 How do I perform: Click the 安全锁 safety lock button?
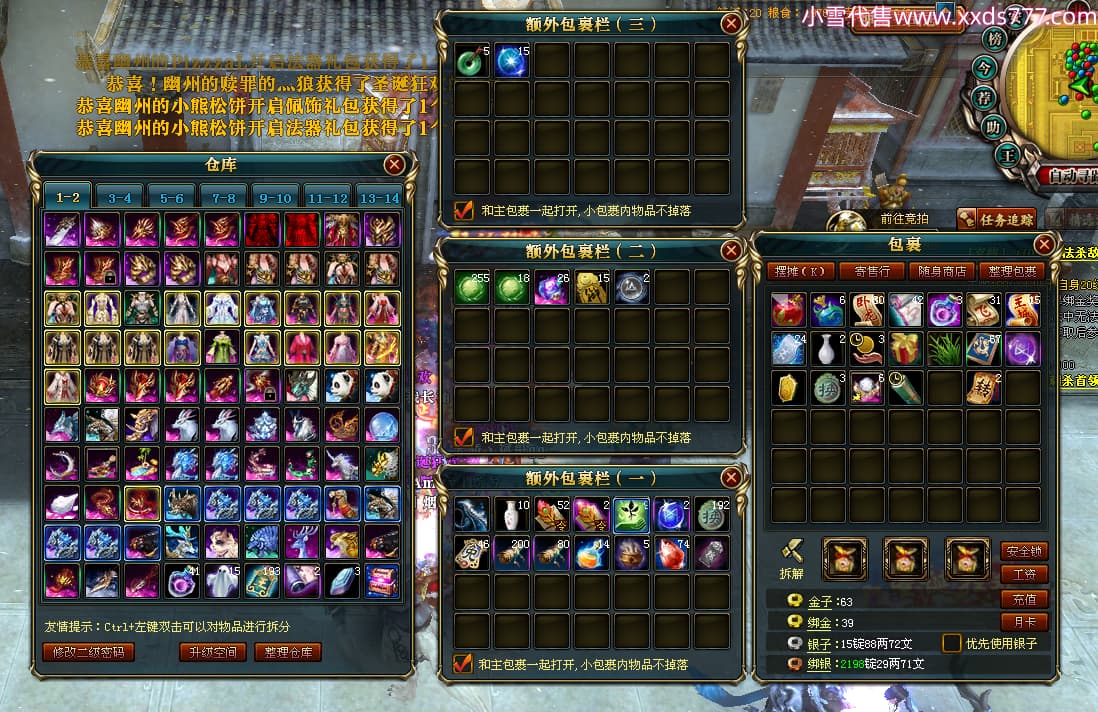click(x=1024, y=551)
